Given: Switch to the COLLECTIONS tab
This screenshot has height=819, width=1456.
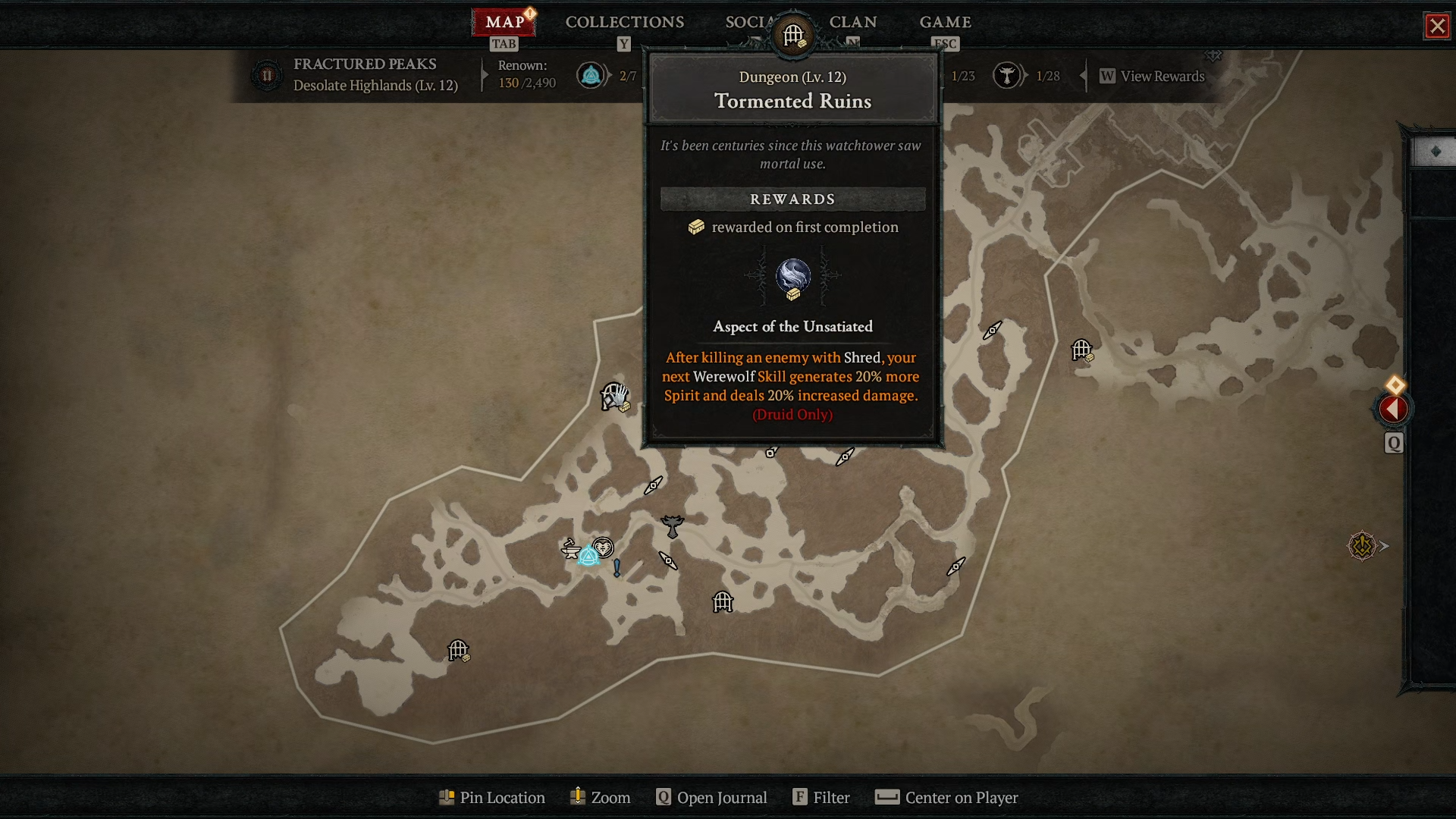Looking at the screenshot, I should tap(623, 22).
